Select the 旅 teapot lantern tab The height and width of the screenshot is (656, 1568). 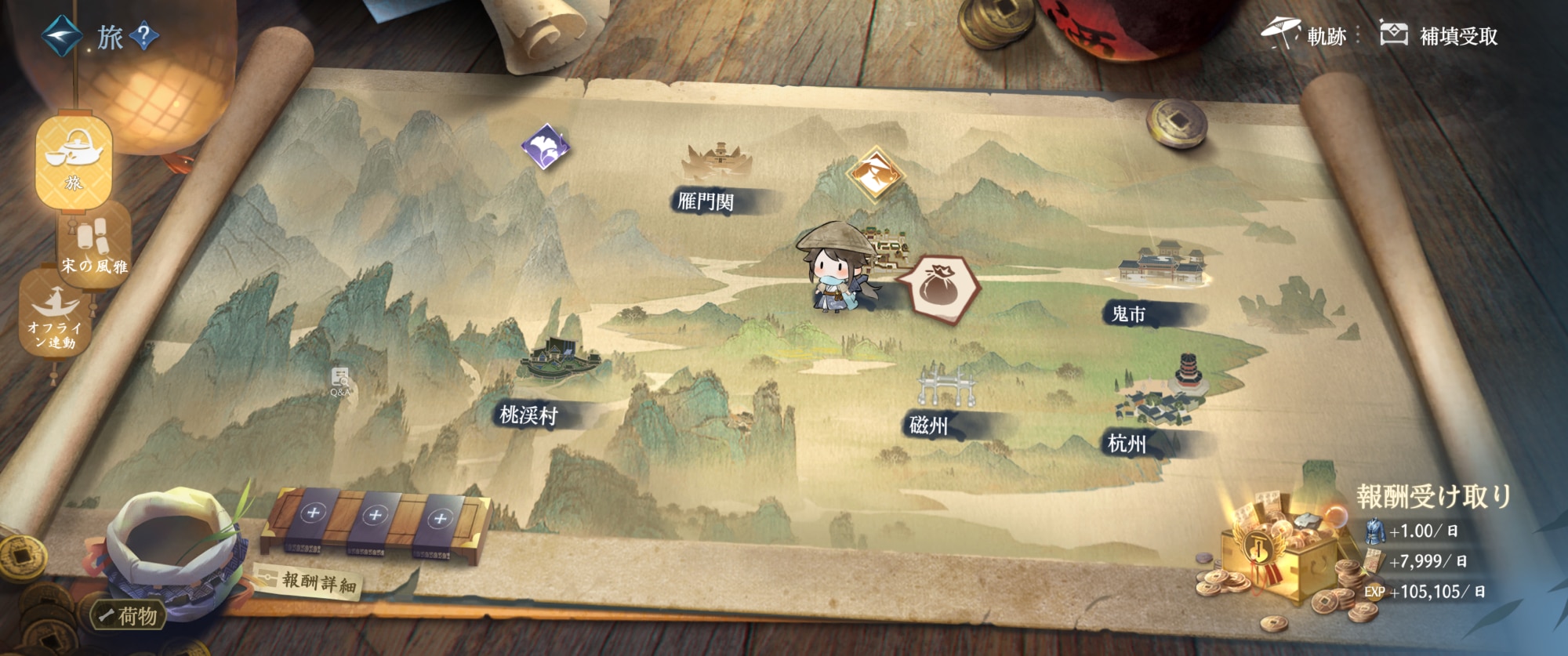point(74,161)
